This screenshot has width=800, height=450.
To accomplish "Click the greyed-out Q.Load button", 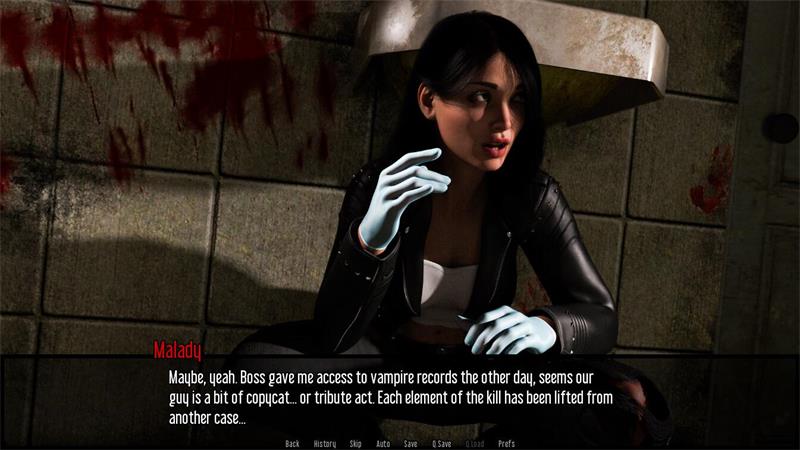I will click(x=474, y=443).
